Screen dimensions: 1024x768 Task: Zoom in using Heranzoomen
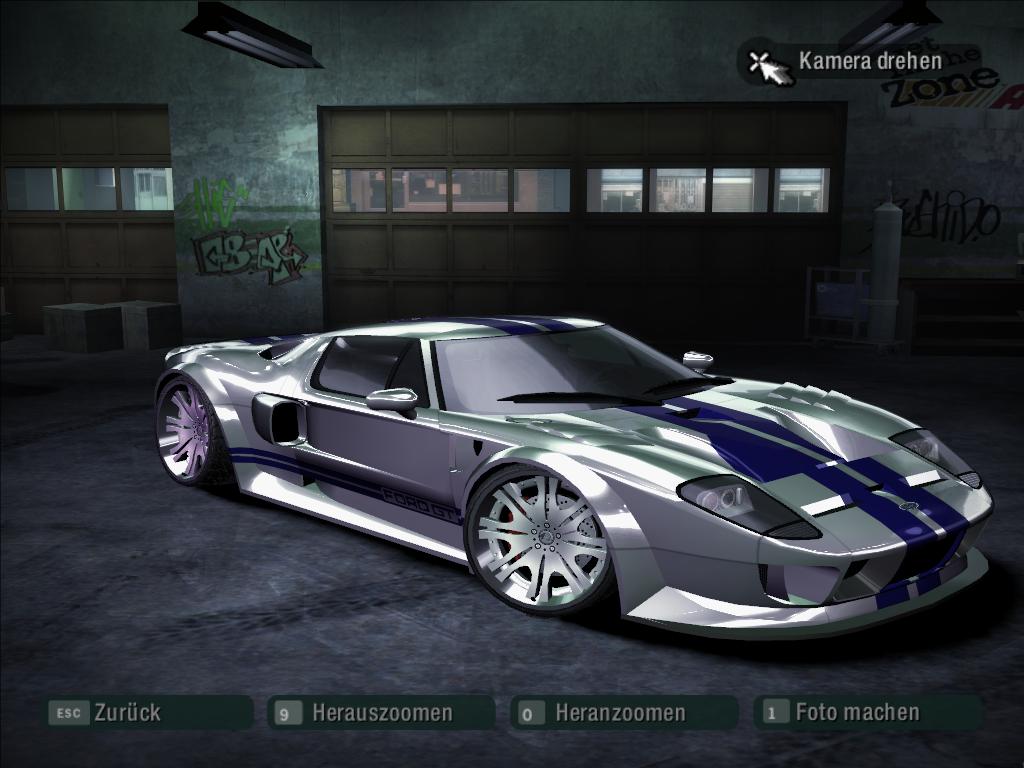620,713
